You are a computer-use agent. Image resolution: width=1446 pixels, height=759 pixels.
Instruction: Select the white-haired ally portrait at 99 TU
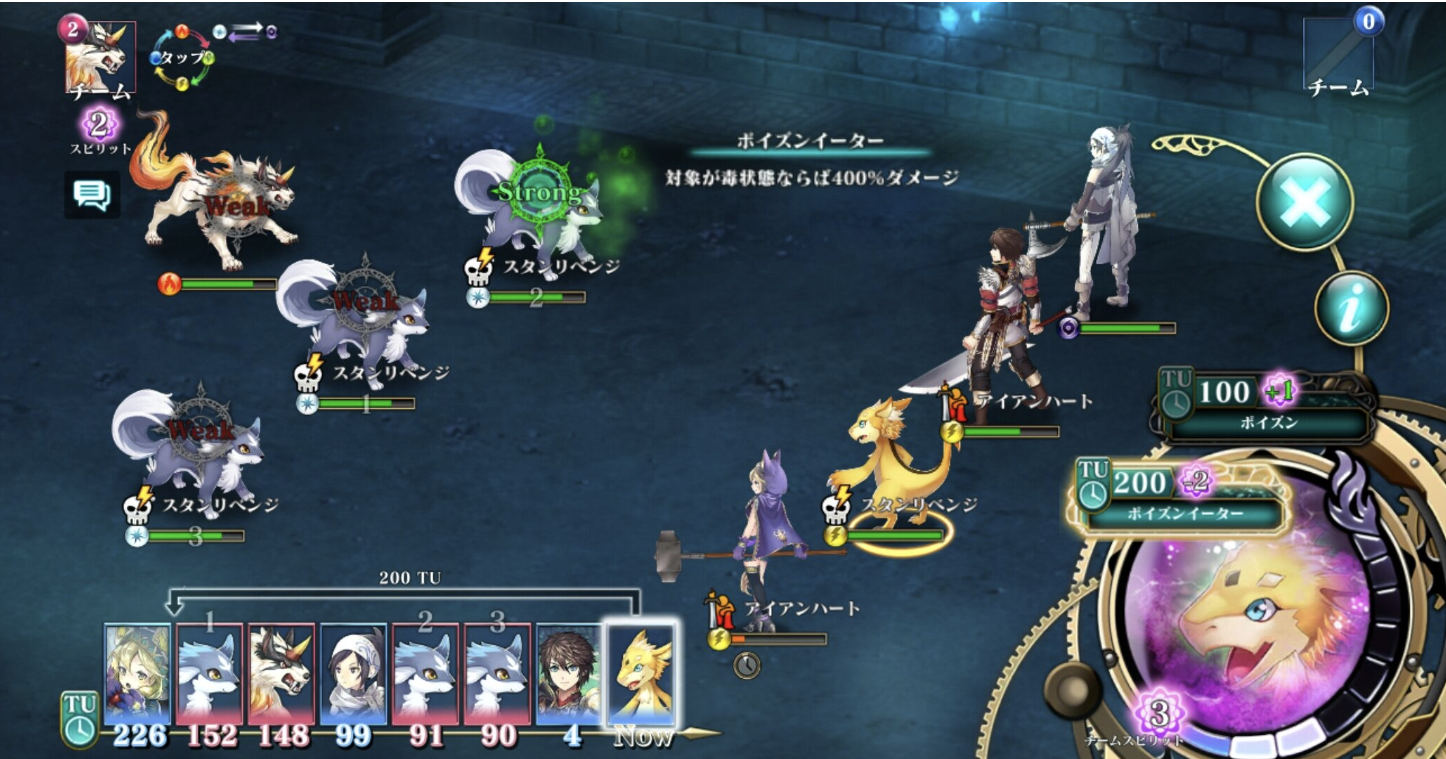point(353,674)
